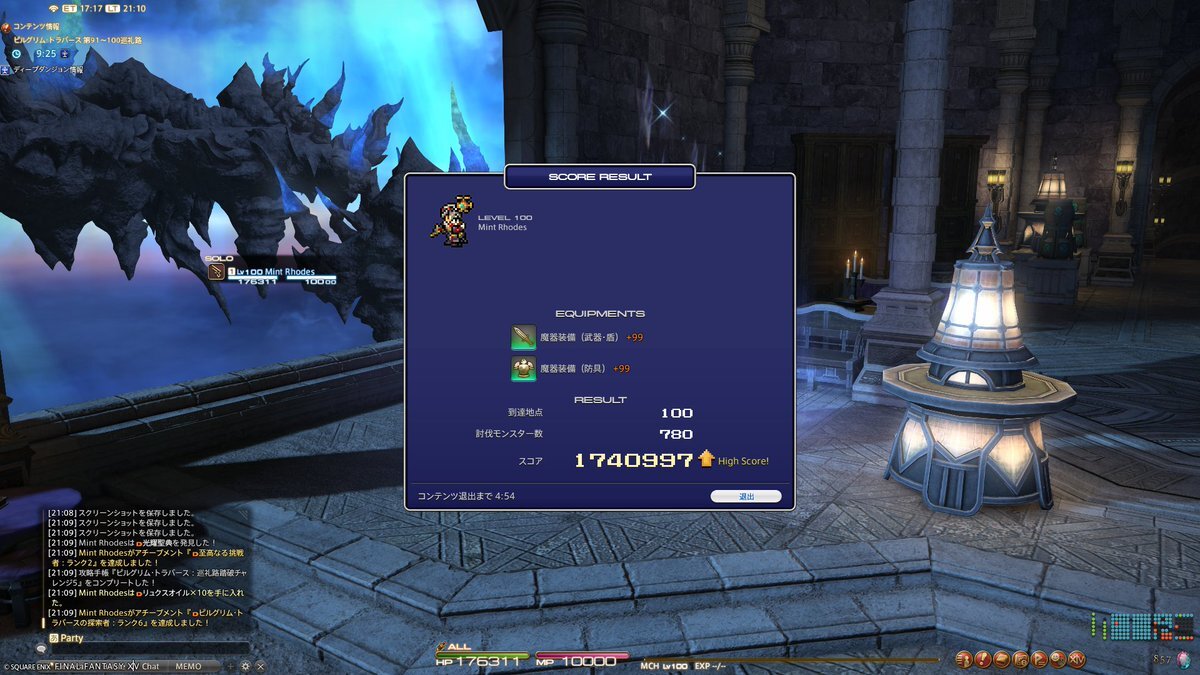Open chat log settings gear
The image size is (1200, 675).
point(245,666)
